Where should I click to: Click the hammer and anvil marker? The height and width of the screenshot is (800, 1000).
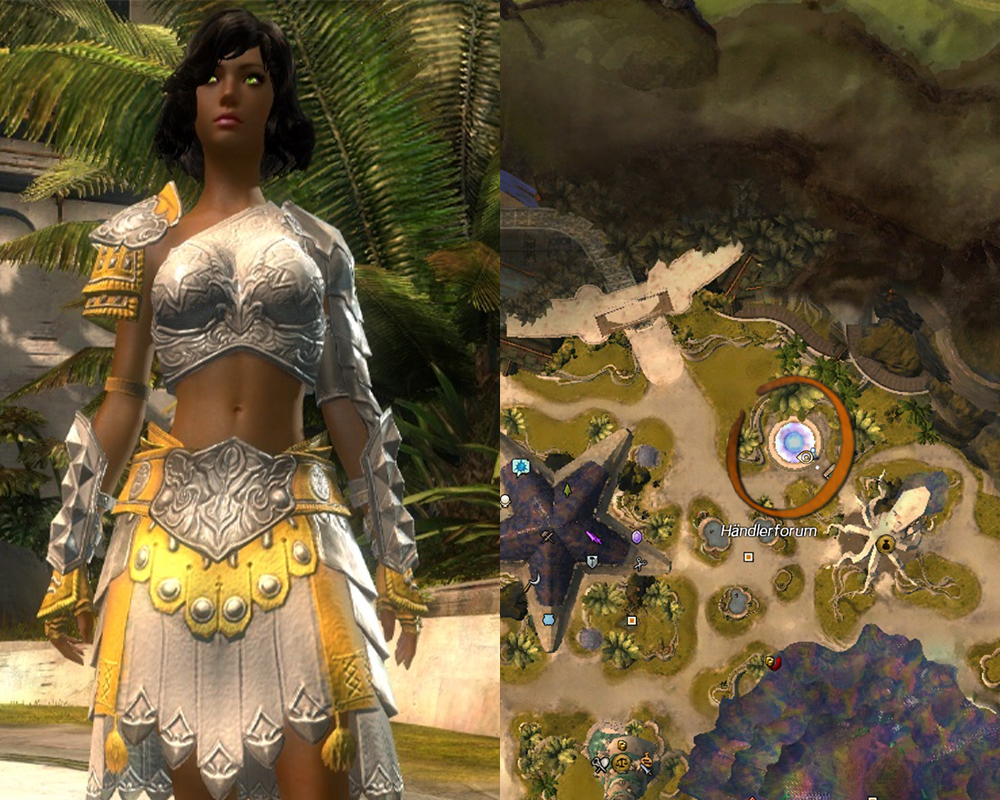coord(549,537)
